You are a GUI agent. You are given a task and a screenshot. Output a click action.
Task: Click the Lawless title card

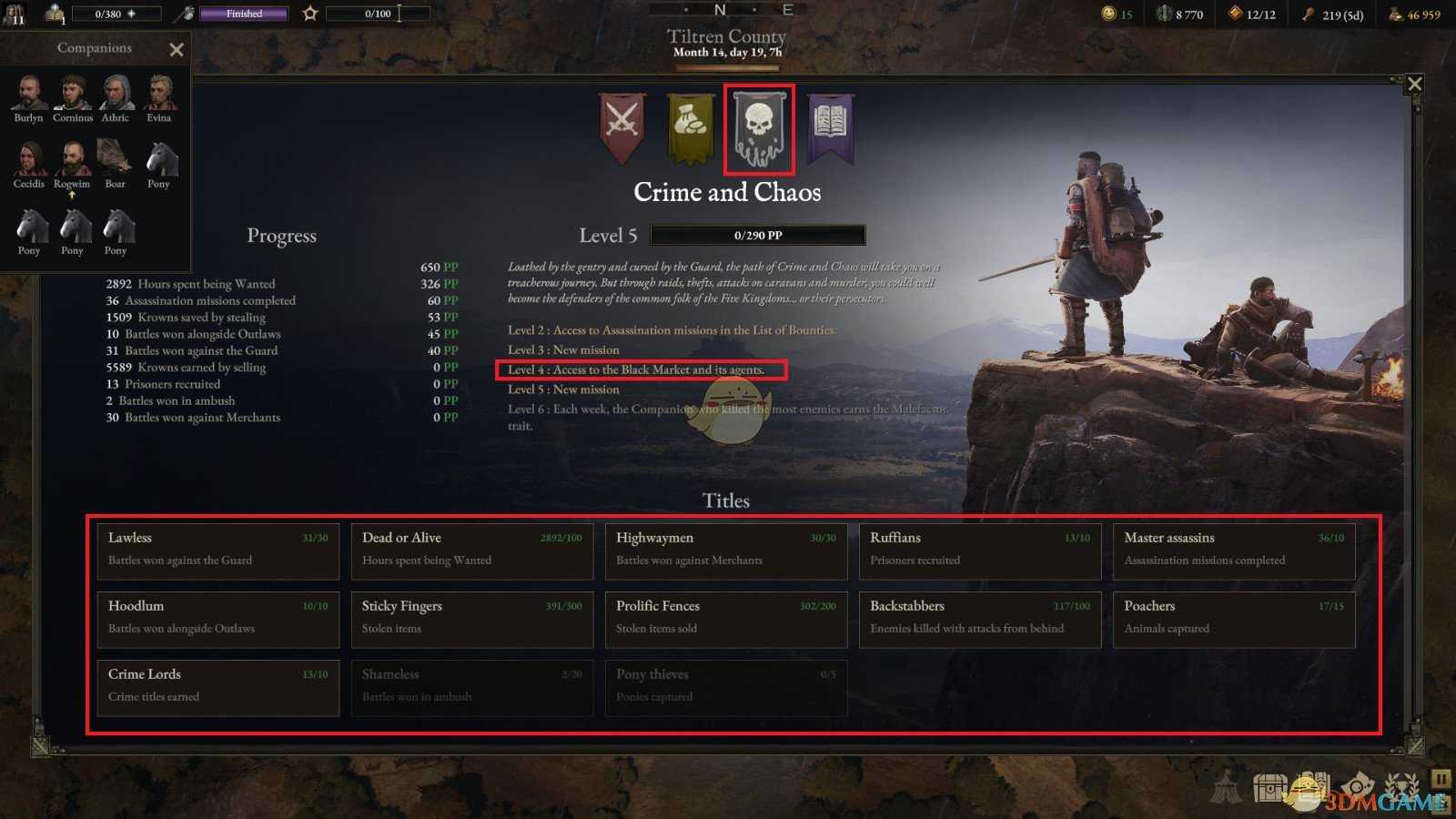(217, 551)
